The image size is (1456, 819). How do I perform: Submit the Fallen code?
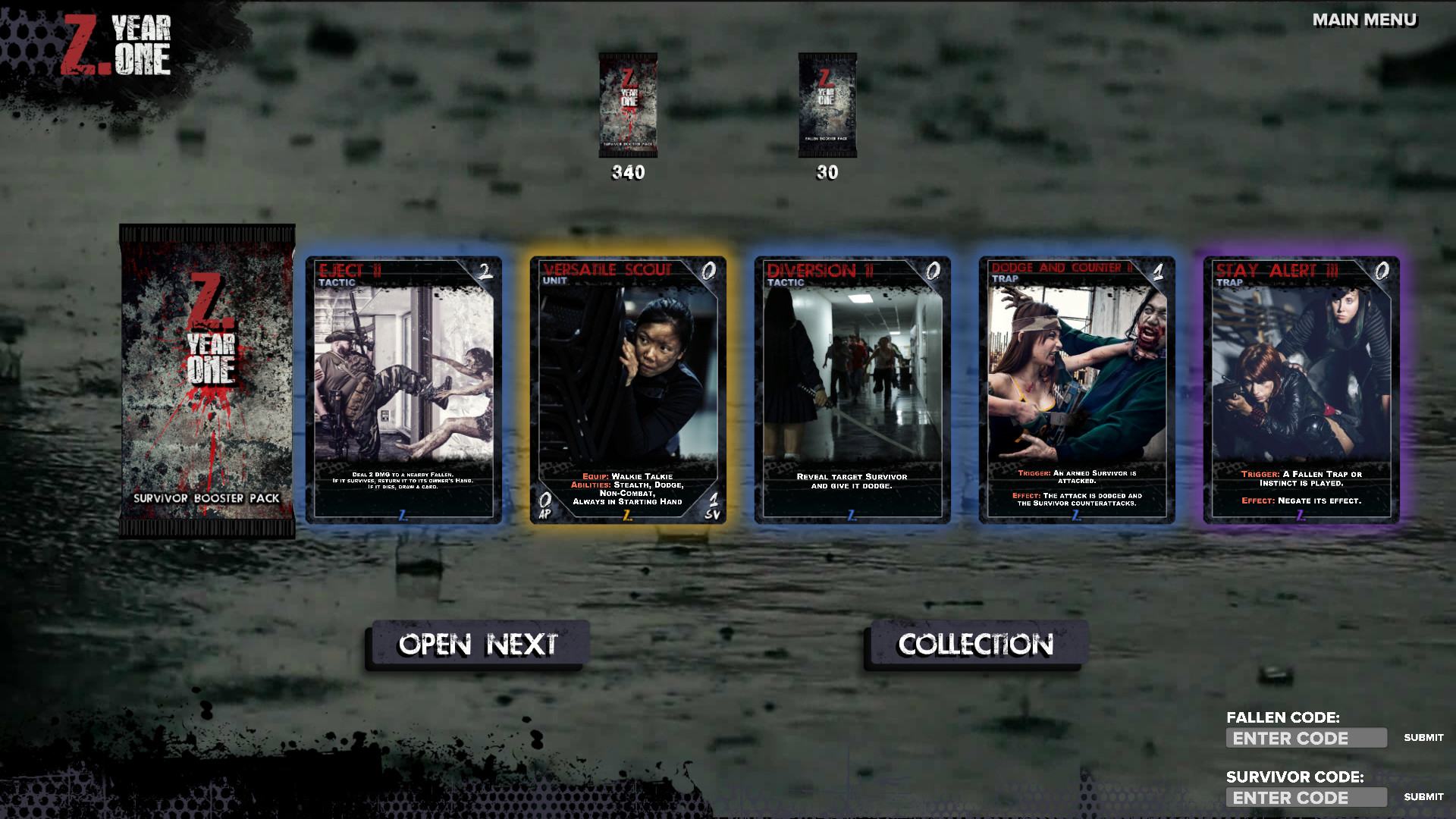pyautogui.click(x=1423, y=738)
